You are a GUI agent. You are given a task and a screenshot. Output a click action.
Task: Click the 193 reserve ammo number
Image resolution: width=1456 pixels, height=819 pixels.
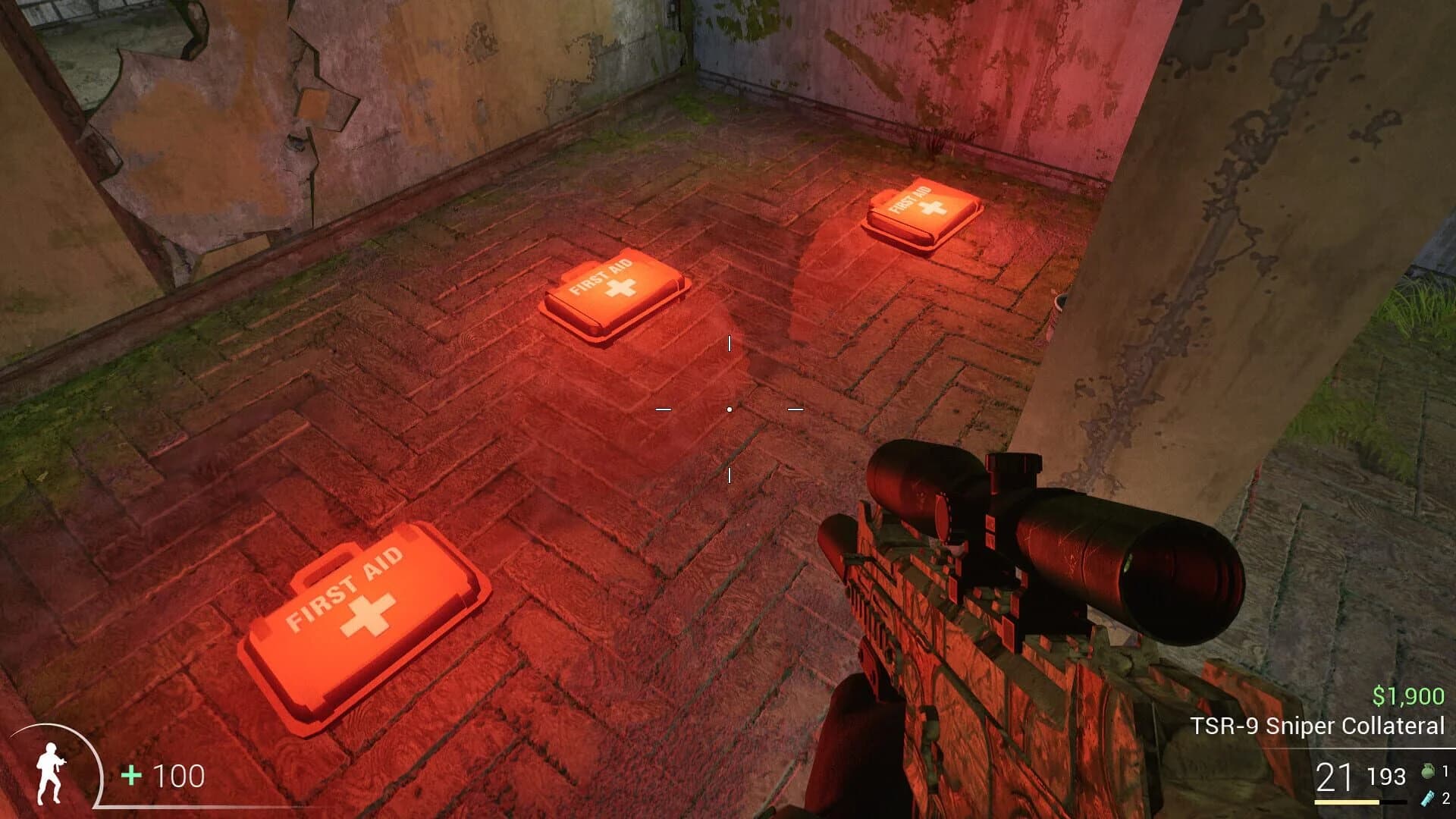(x=1387, y=775)
